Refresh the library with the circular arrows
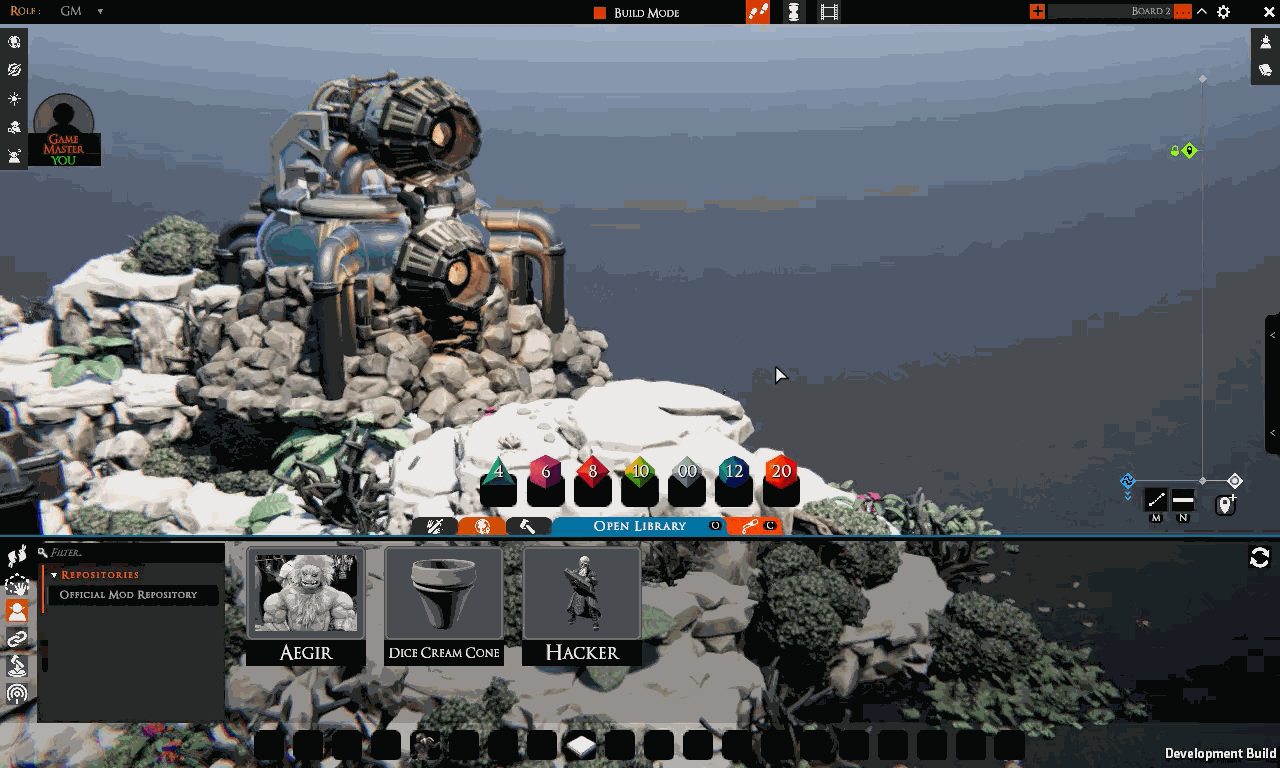The image size is (1280, 768). pyautogui.click(x=1259, y=558)
